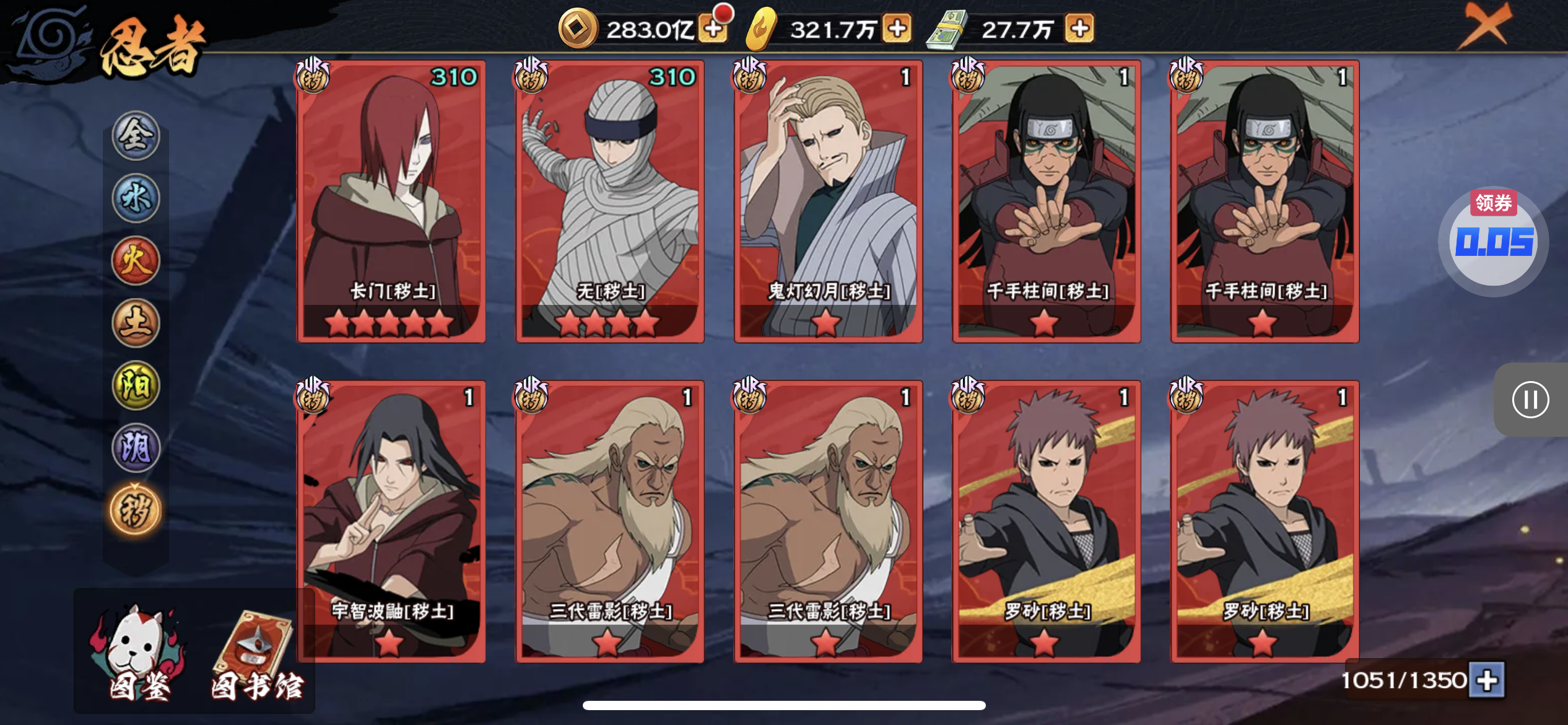1568x725 pixels.
Task: Claim the 领券 coupon bubble
Action: [1493, 240]
